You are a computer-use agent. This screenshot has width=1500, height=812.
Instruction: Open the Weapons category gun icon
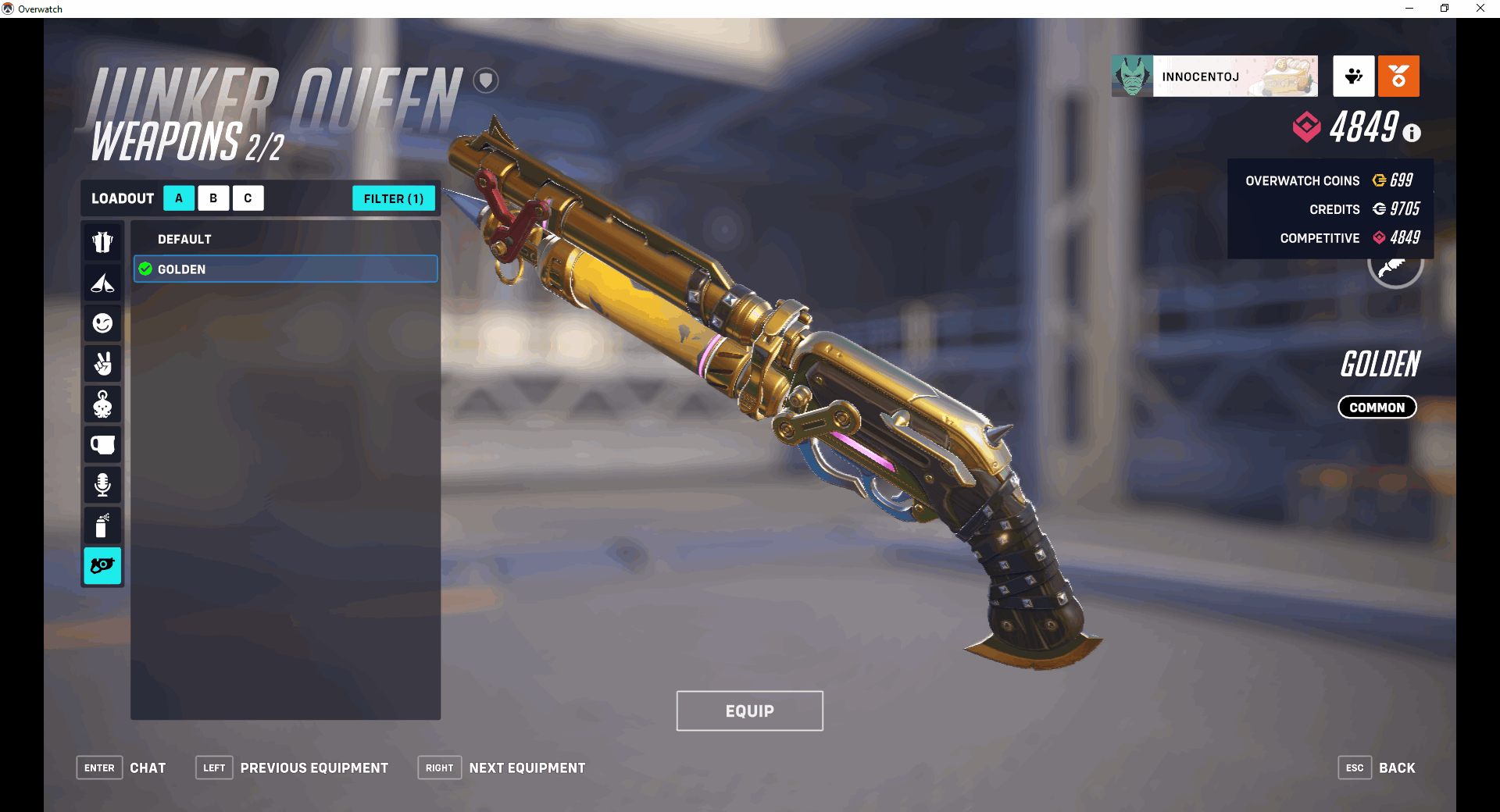[x=102, y=567]
